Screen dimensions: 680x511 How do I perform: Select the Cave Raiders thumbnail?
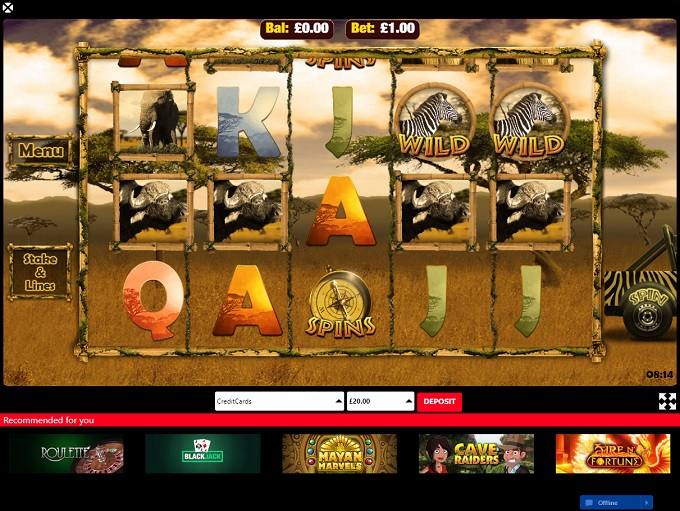[476, 453]
